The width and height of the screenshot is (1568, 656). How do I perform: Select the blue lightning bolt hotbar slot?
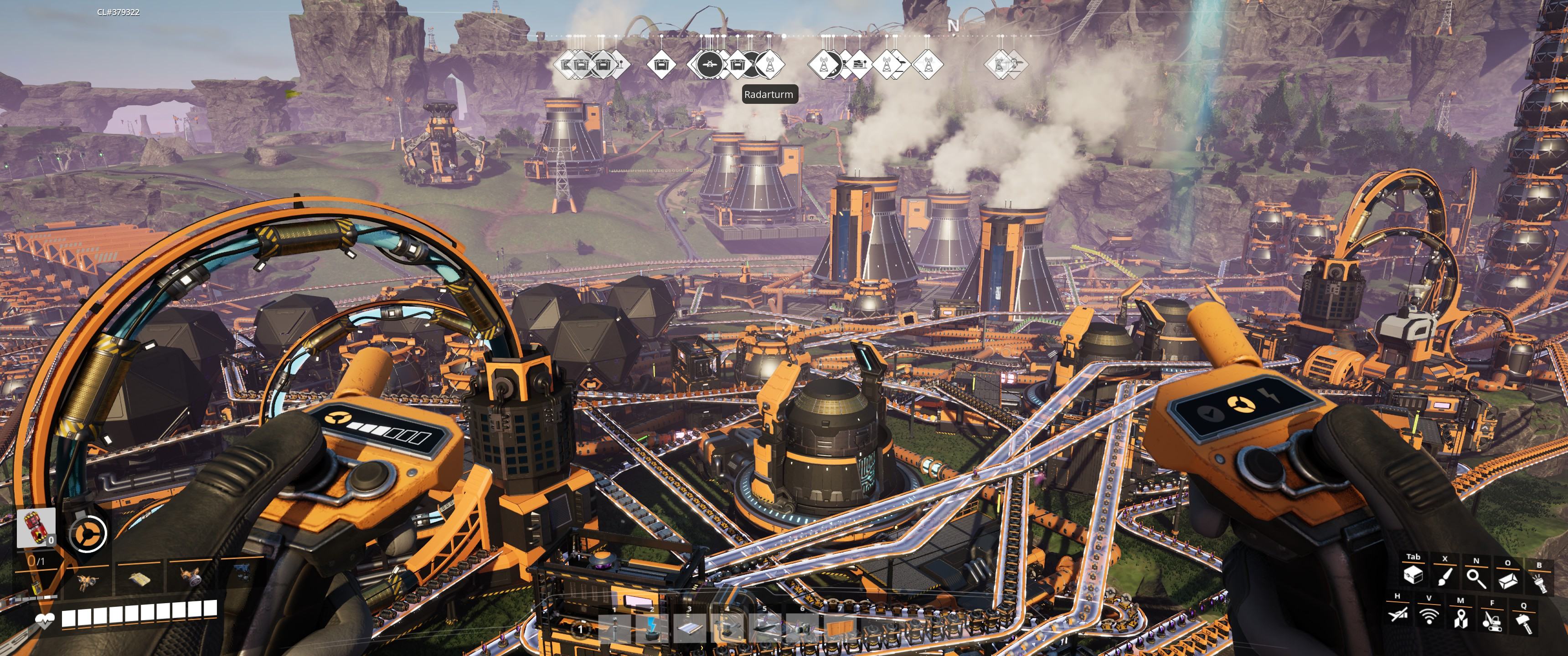coord(653,629)
